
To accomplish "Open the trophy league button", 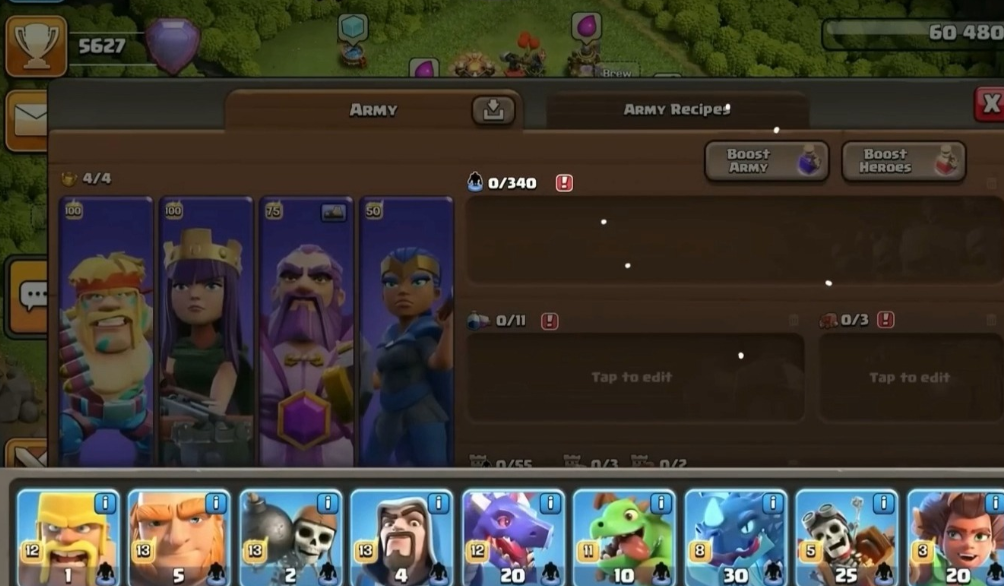I will tap(36, 46).
